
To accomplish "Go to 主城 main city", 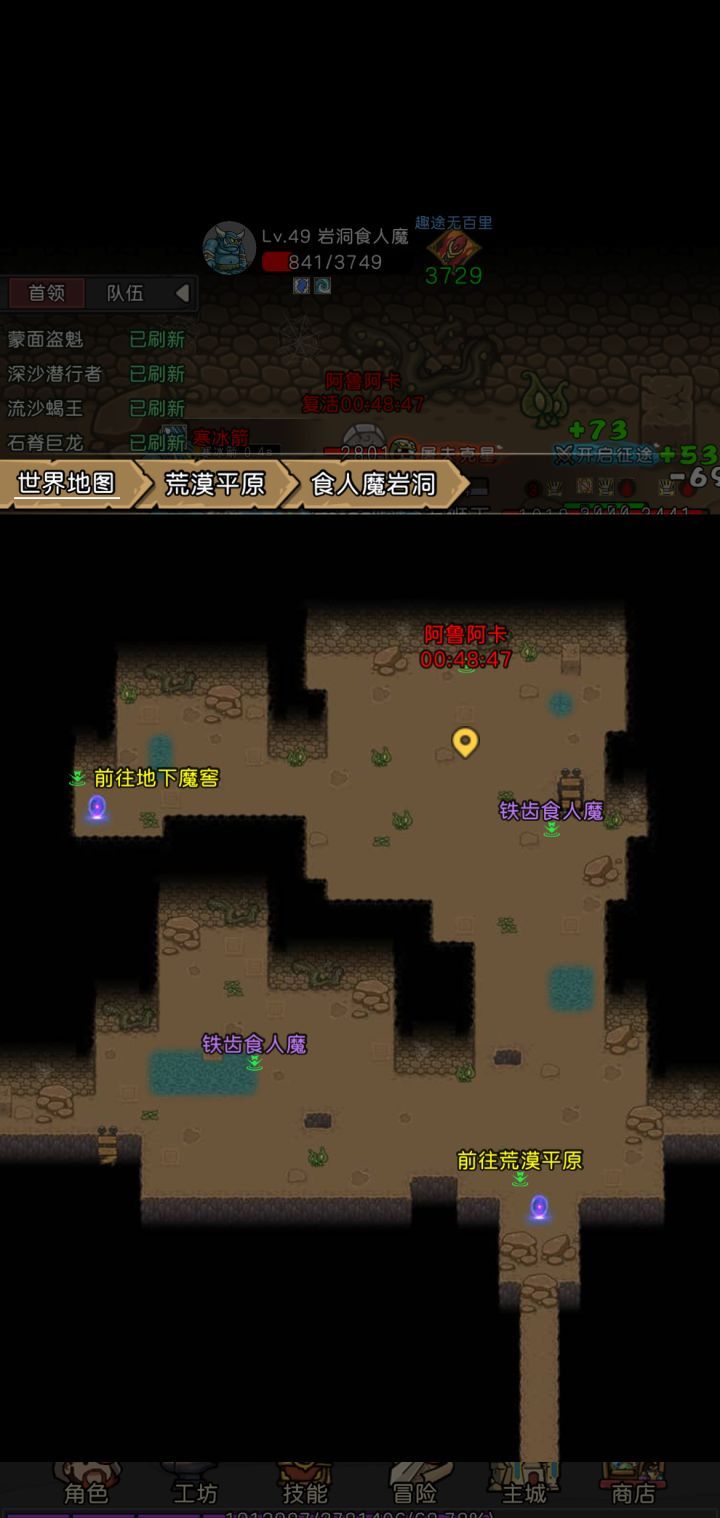I will point(524,1490).
